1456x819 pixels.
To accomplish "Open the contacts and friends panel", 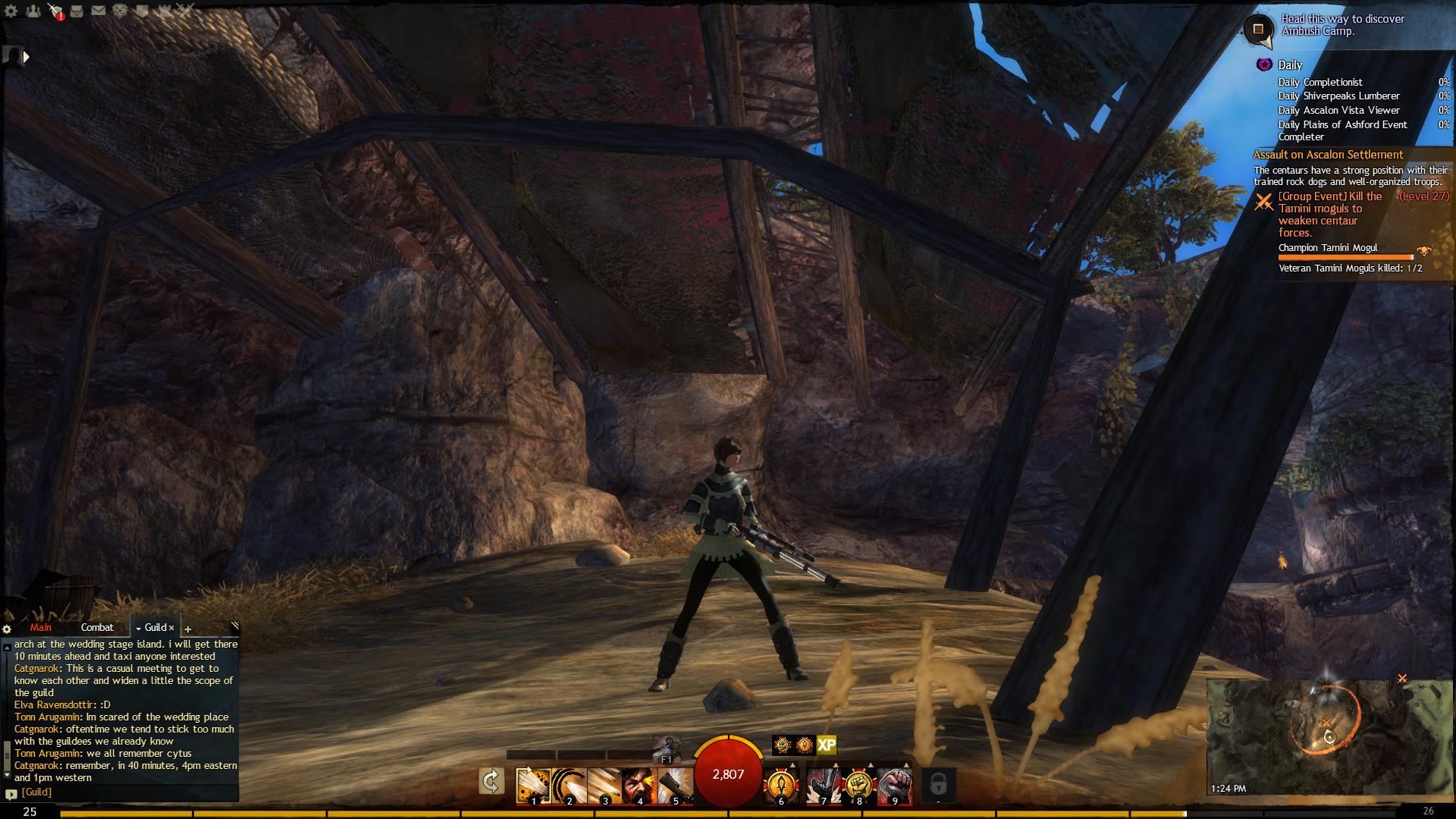I will [x=33, y=11].
